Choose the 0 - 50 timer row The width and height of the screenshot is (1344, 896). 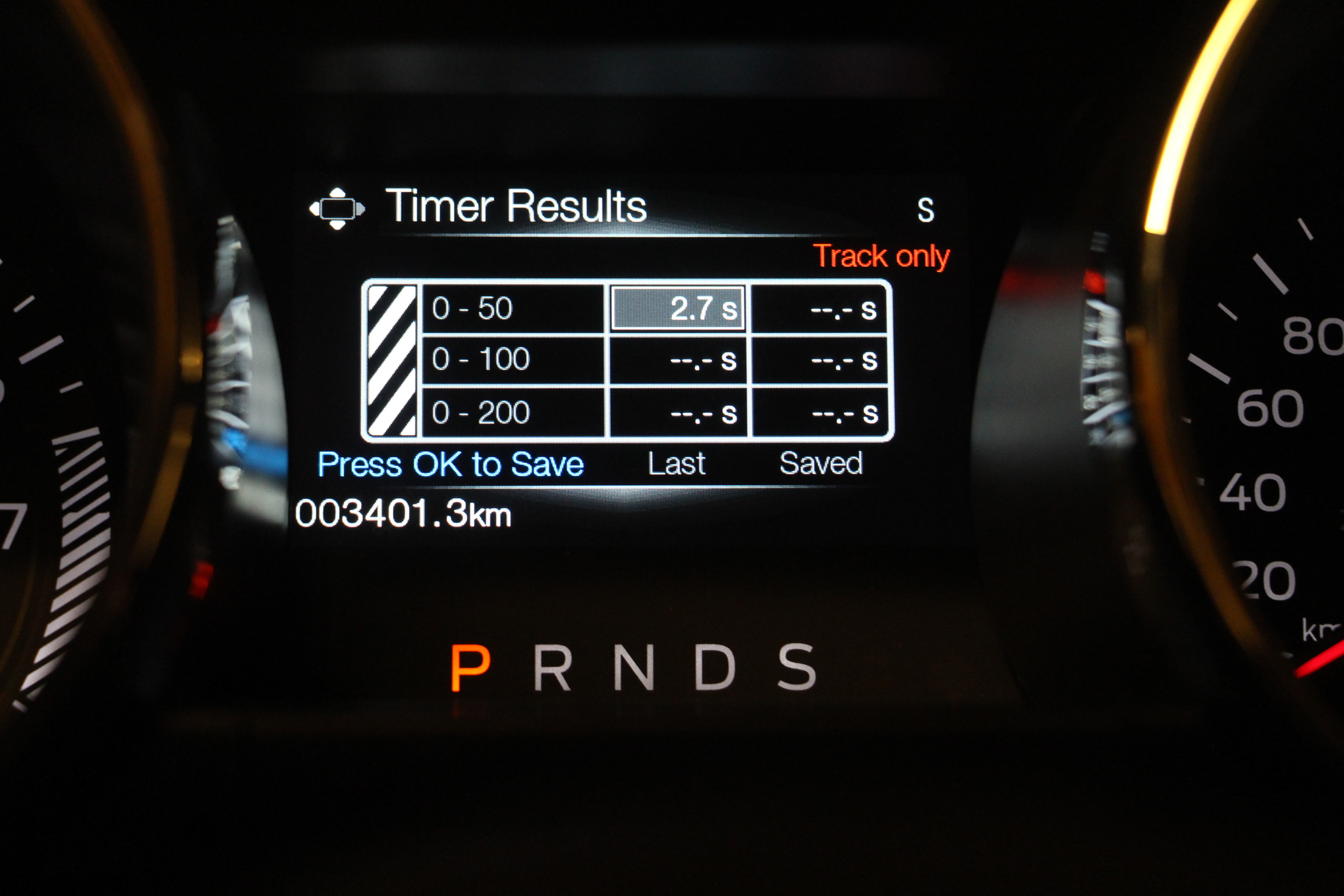click(x=512, y=309)
